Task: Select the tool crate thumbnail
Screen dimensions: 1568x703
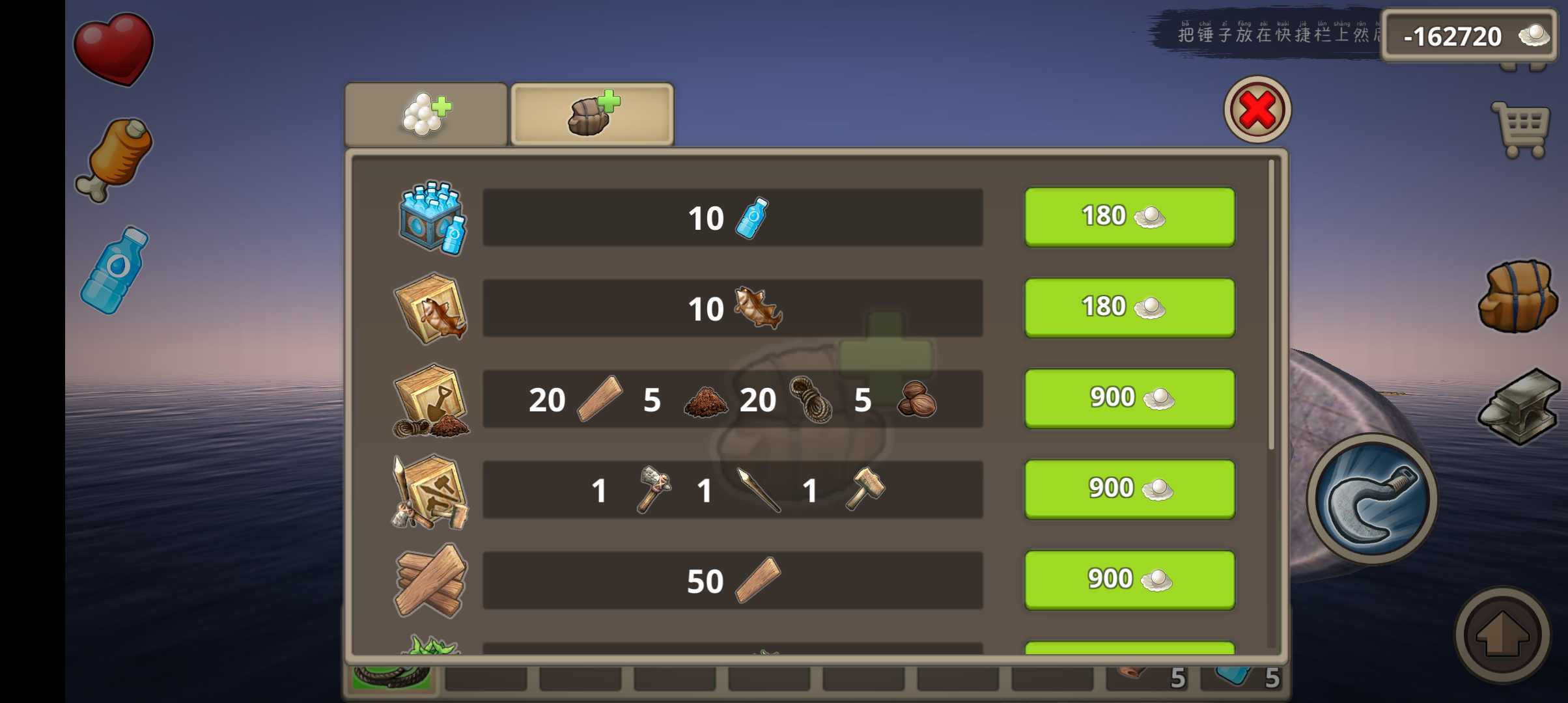Action: tap(430, 491)
